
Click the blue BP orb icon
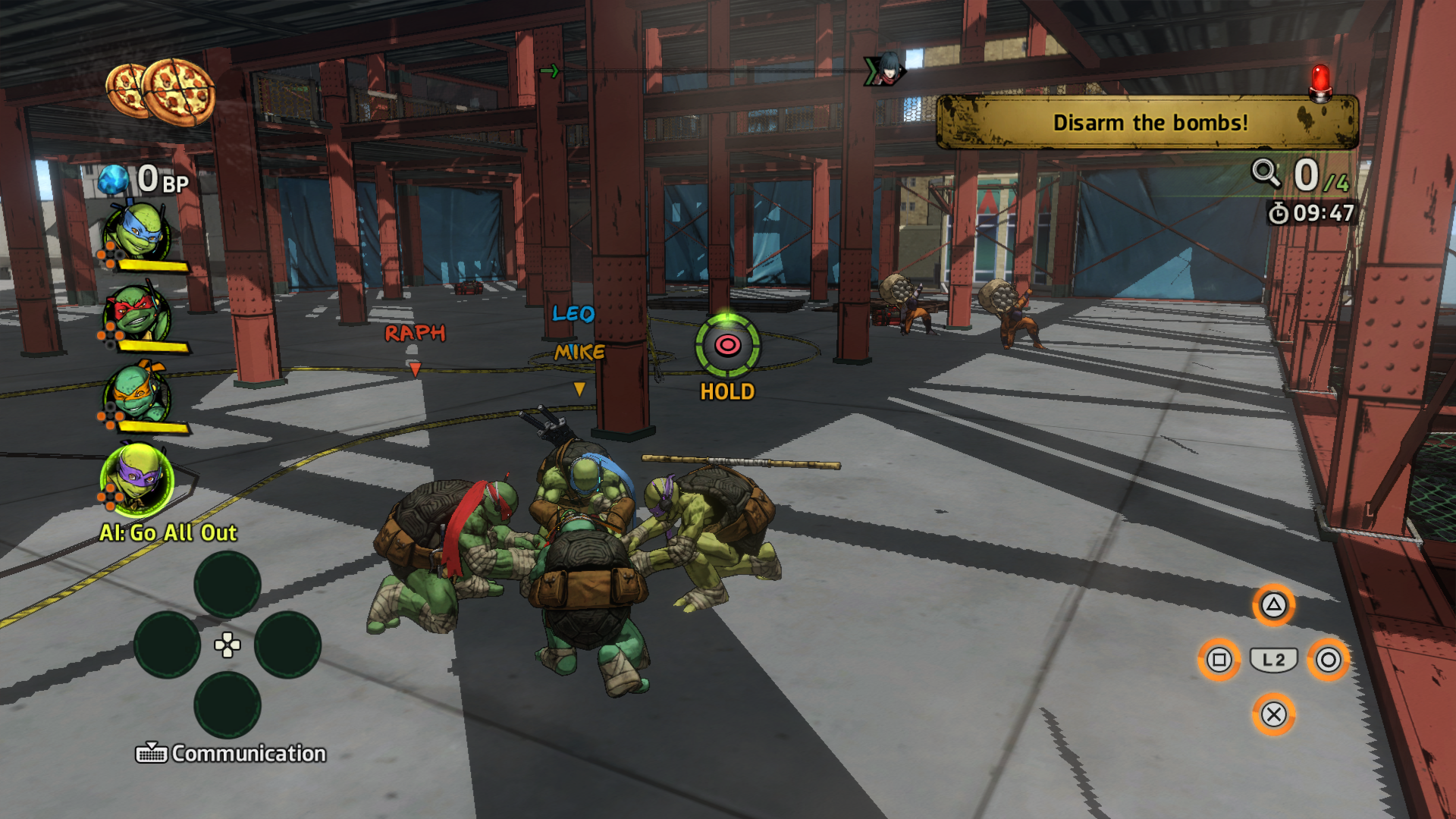[114, 180]
